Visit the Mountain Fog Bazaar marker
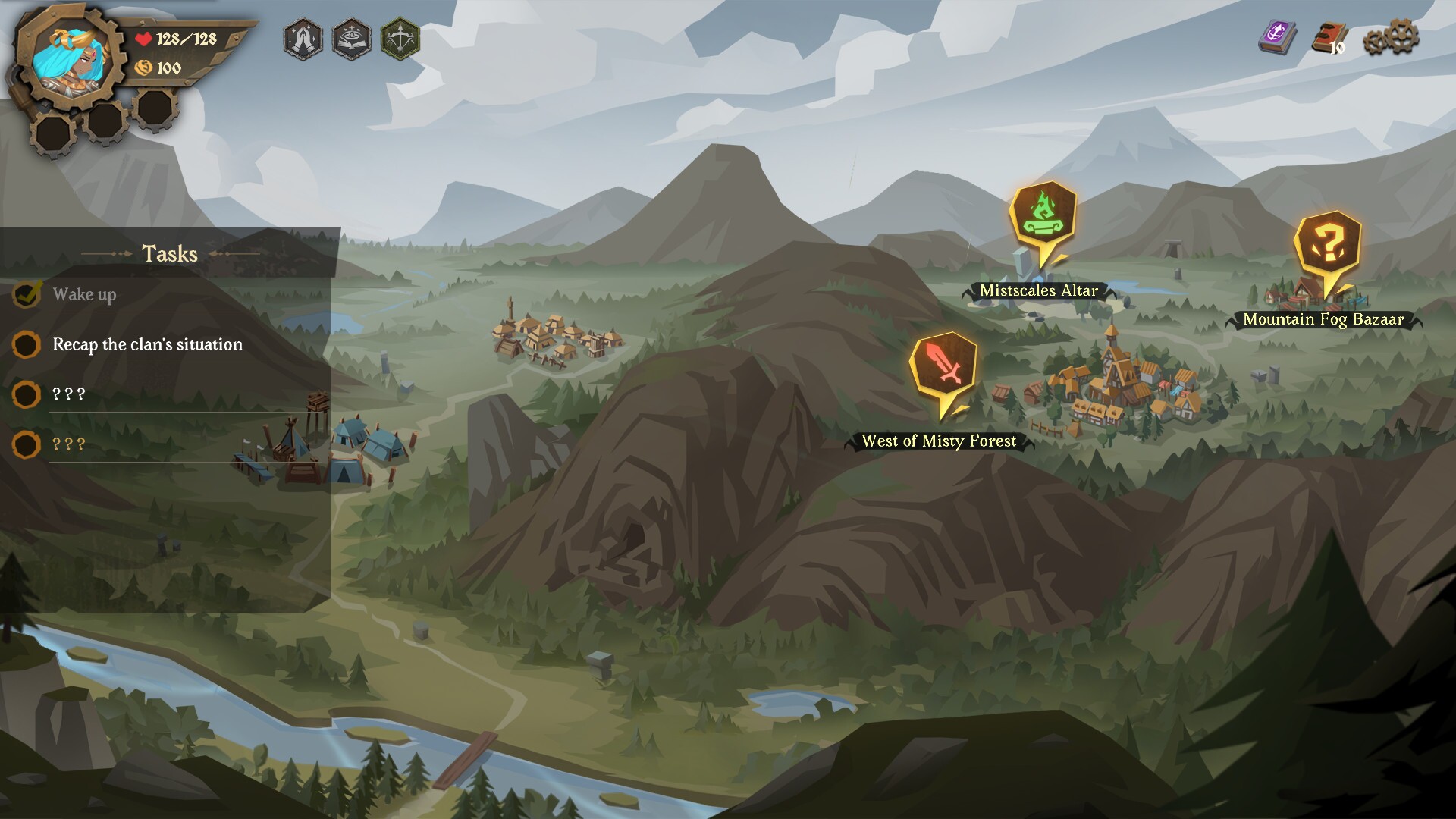The image size is (1456, 819). click(1327, 246)
